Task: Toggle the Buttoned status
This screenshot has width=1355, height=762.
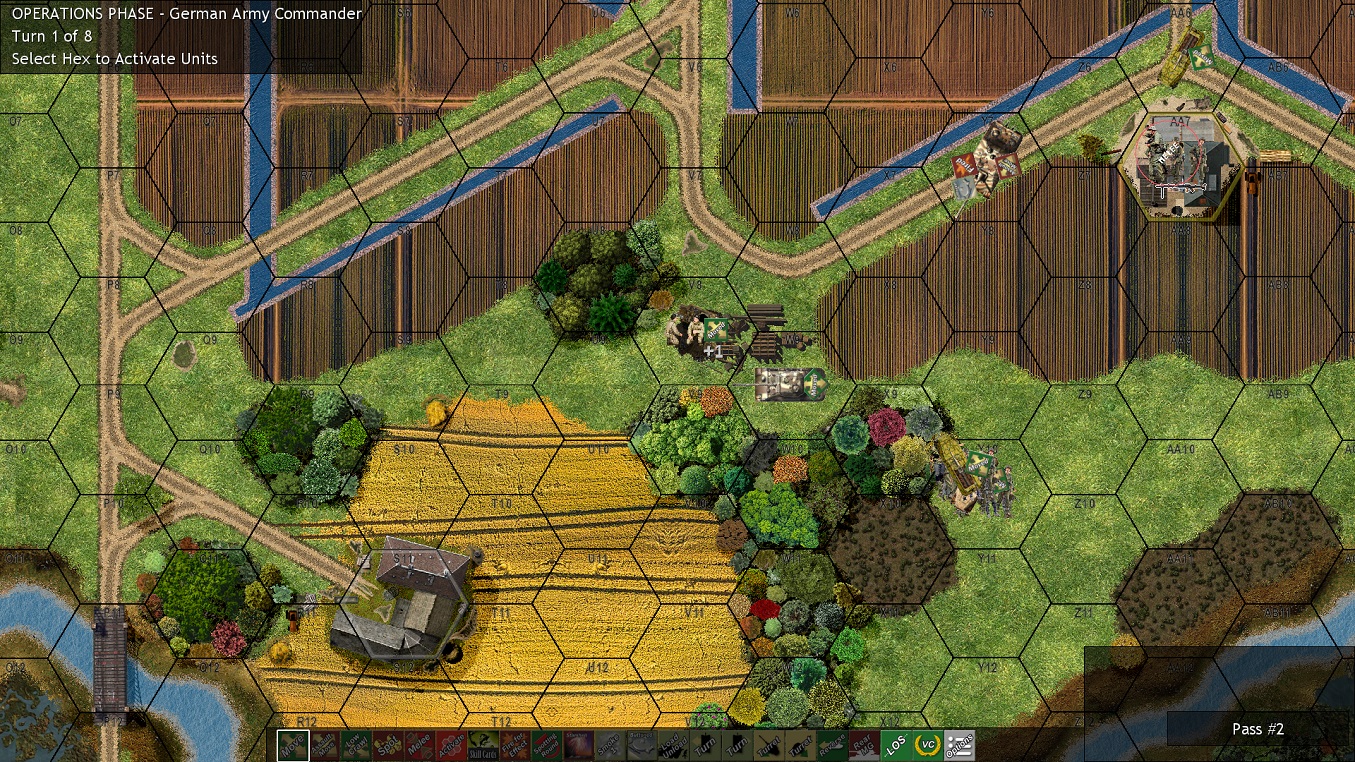Action: coord(640,744)
